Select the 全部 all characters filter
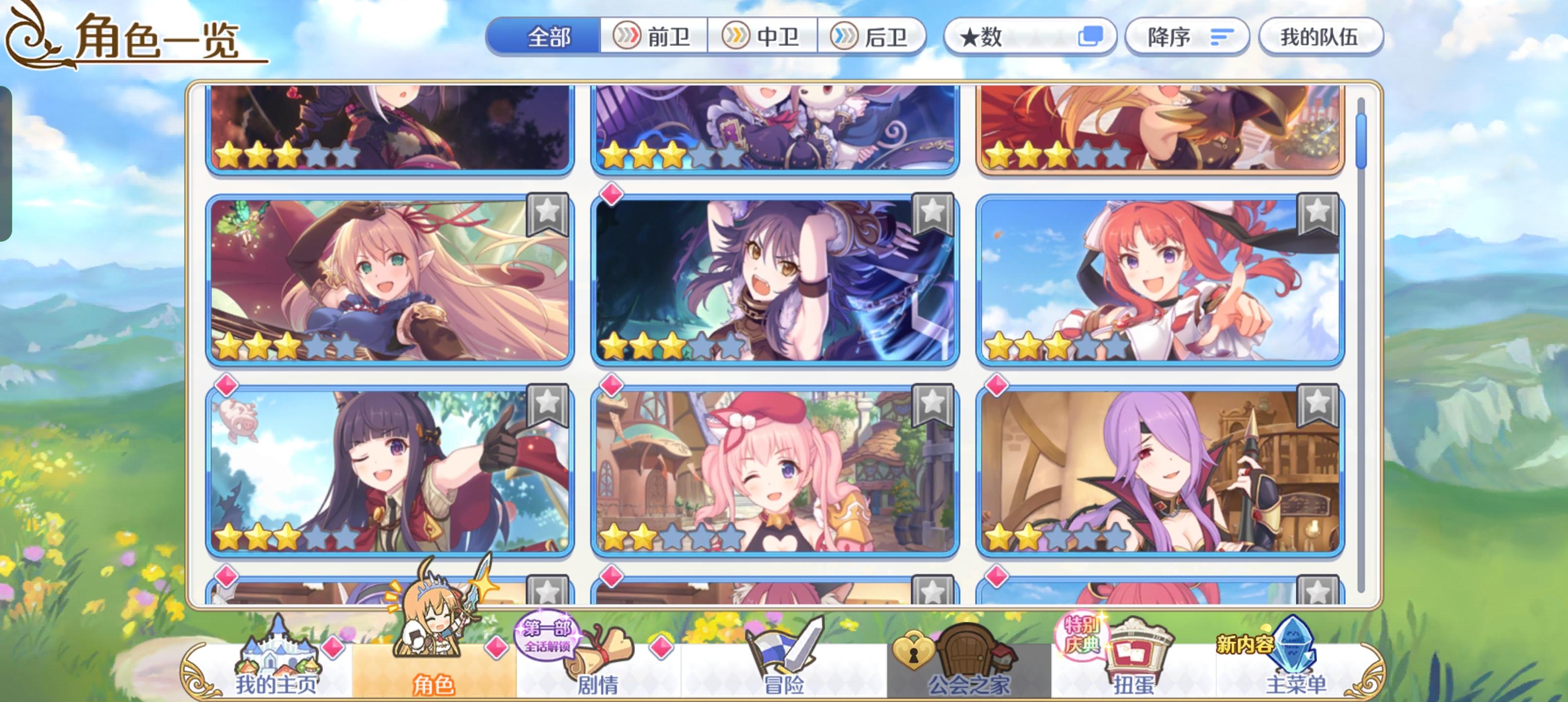 click(549, 37)
